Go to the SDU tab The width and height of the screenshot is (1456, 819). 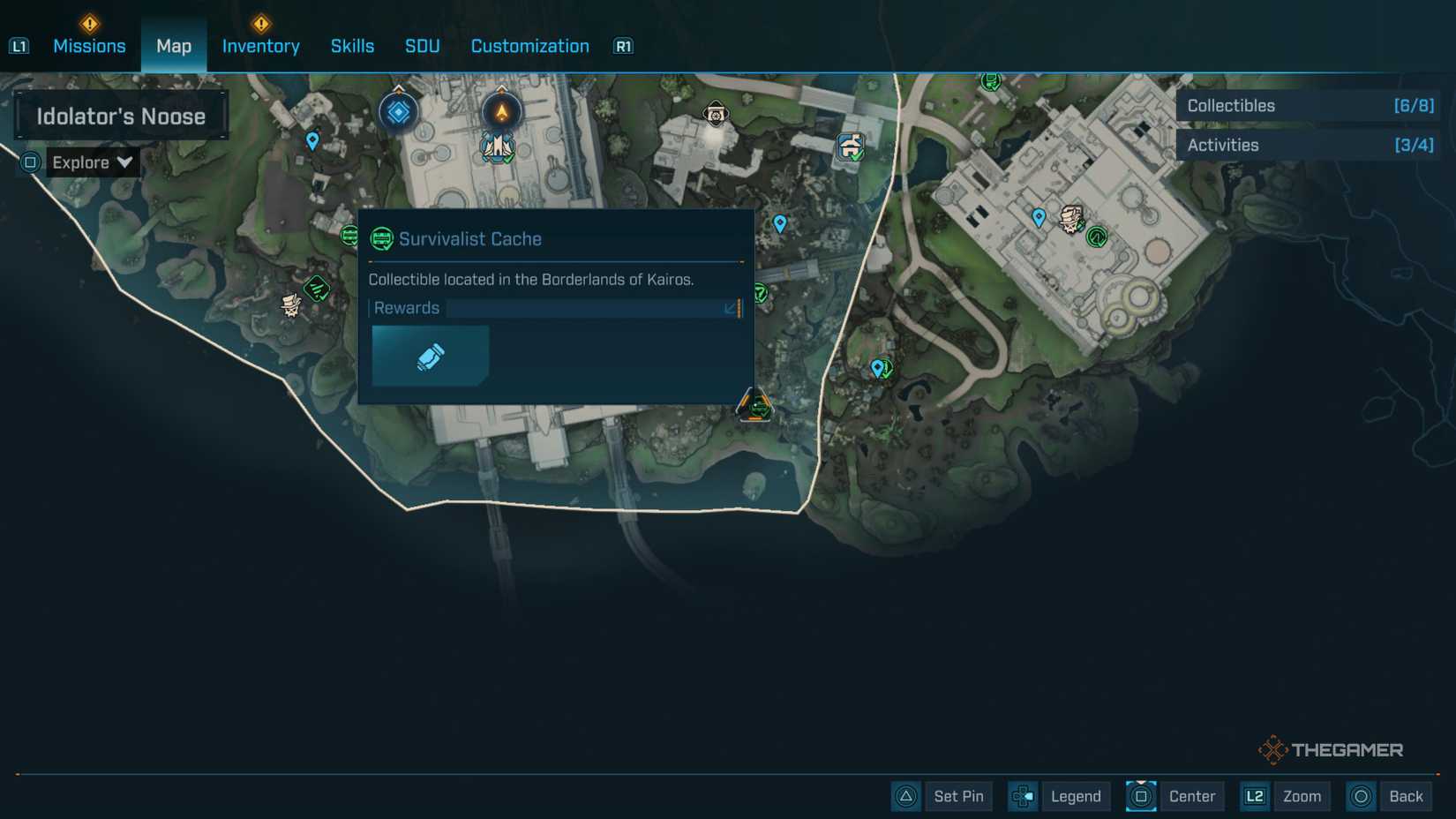click(x=422, y=46)
